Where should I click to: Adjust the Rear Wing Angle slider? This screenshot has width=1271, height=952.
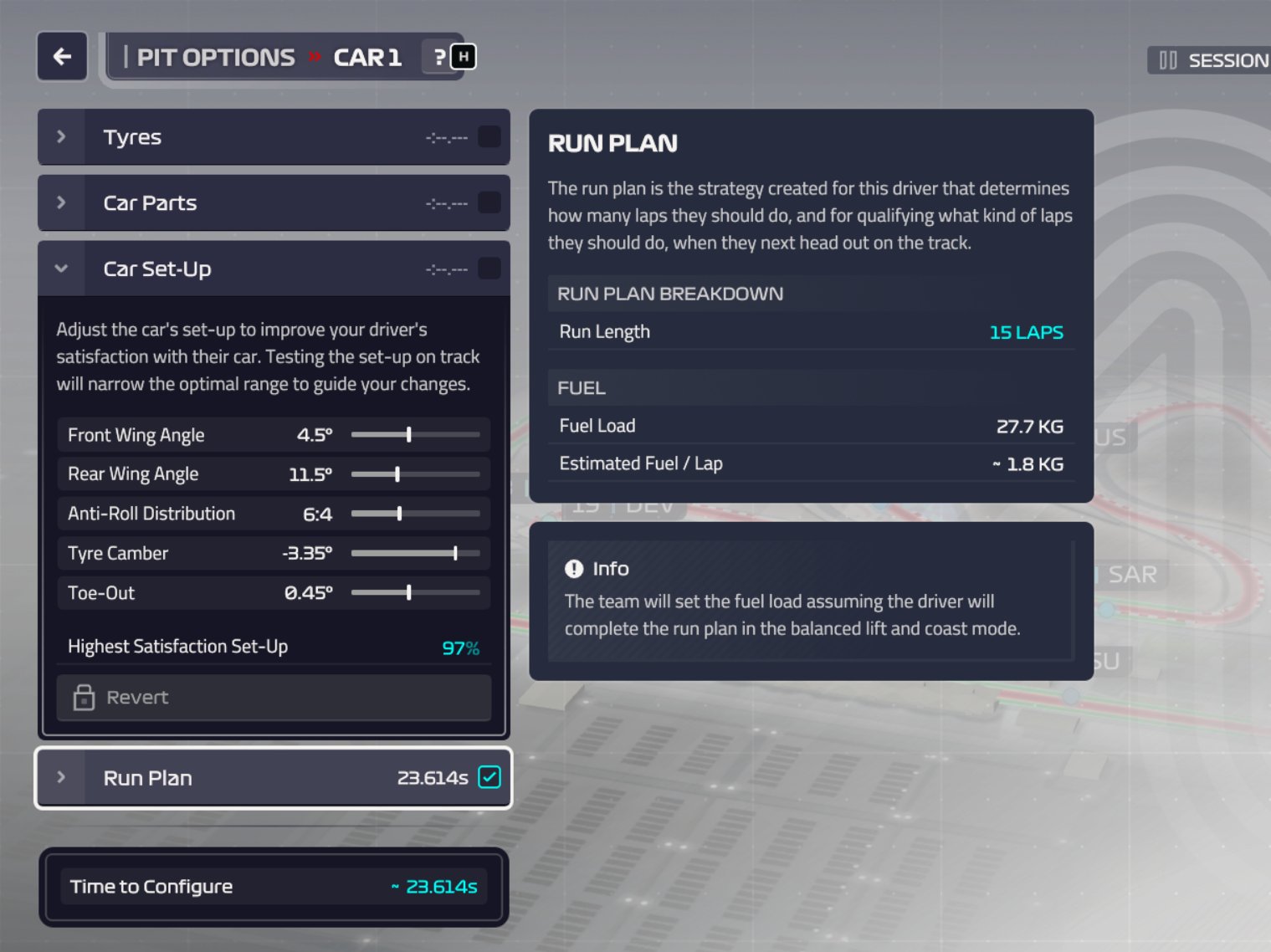tap(397, 474)
